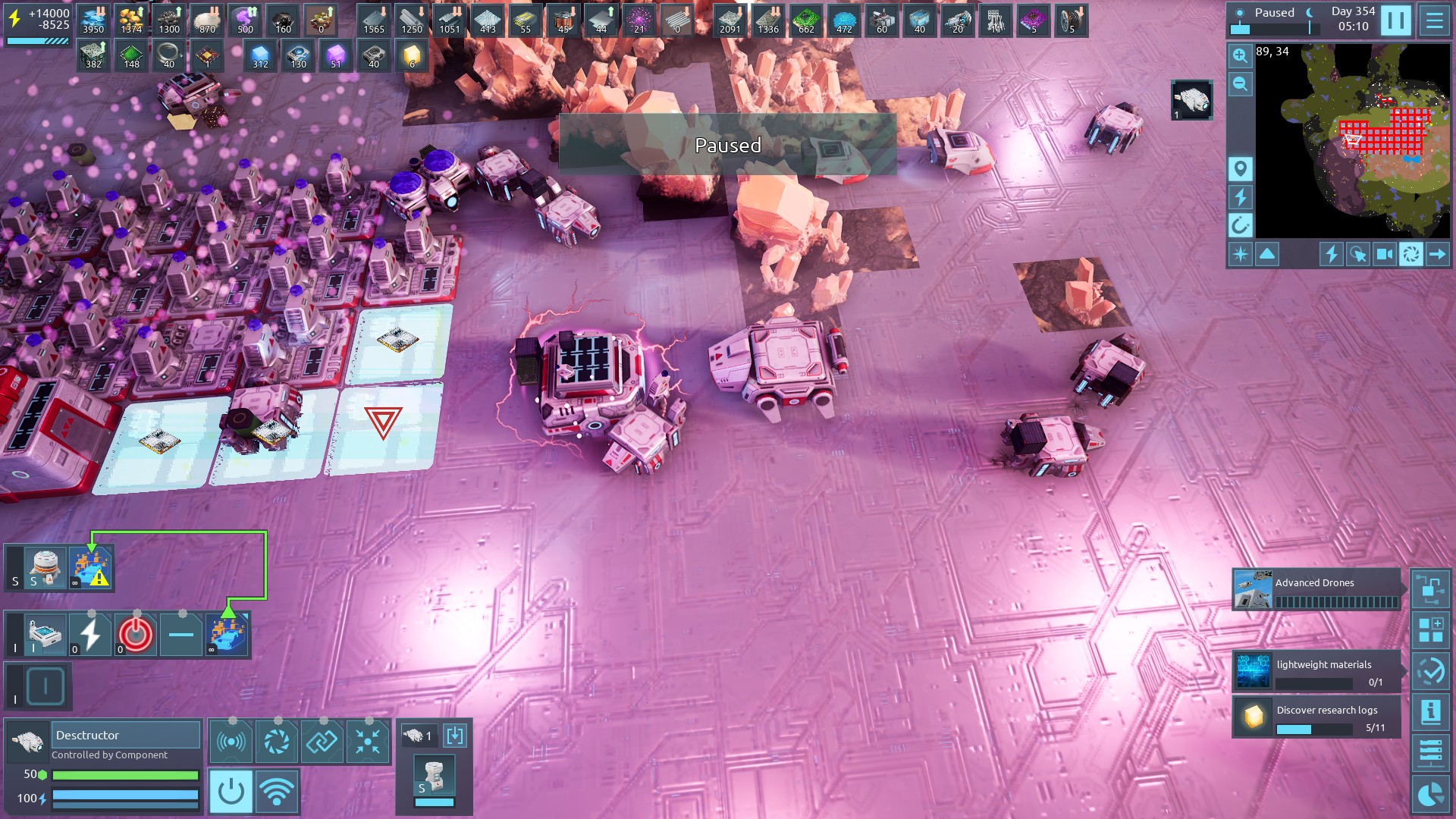This screenshot has width=1456, height=819.
Task: Open the Discover research logs objective
Action: pyautogui.click(x=1316, y=717)
